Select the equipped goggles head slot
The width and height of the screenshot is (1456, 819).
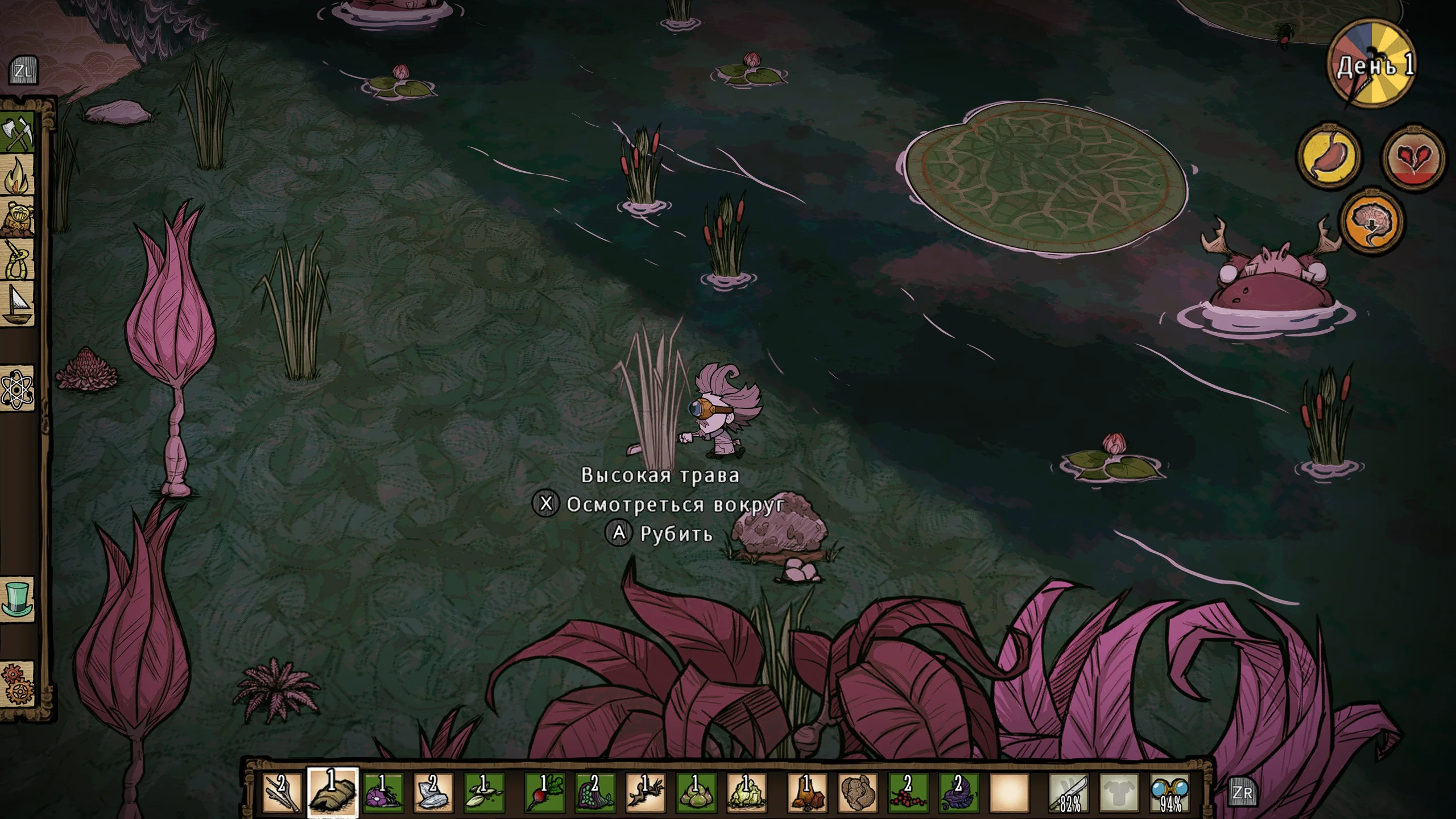1170,792
